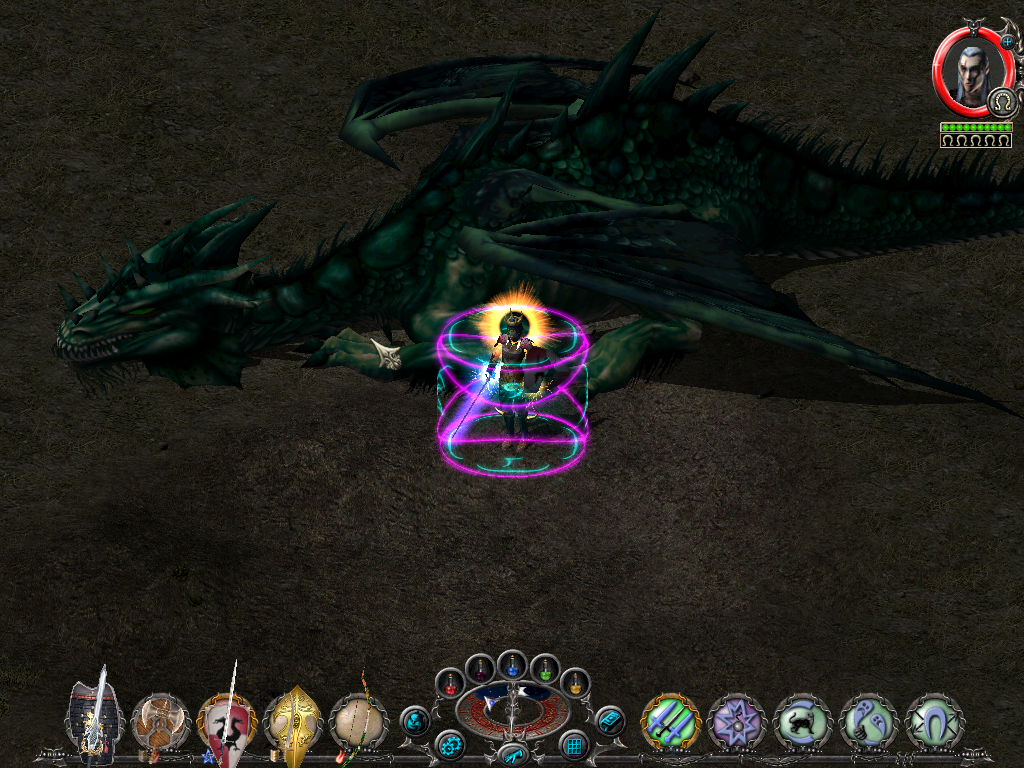Click the elf character portrait
This screenshot has width=1024, height=768.
click(x=973, y=72)
